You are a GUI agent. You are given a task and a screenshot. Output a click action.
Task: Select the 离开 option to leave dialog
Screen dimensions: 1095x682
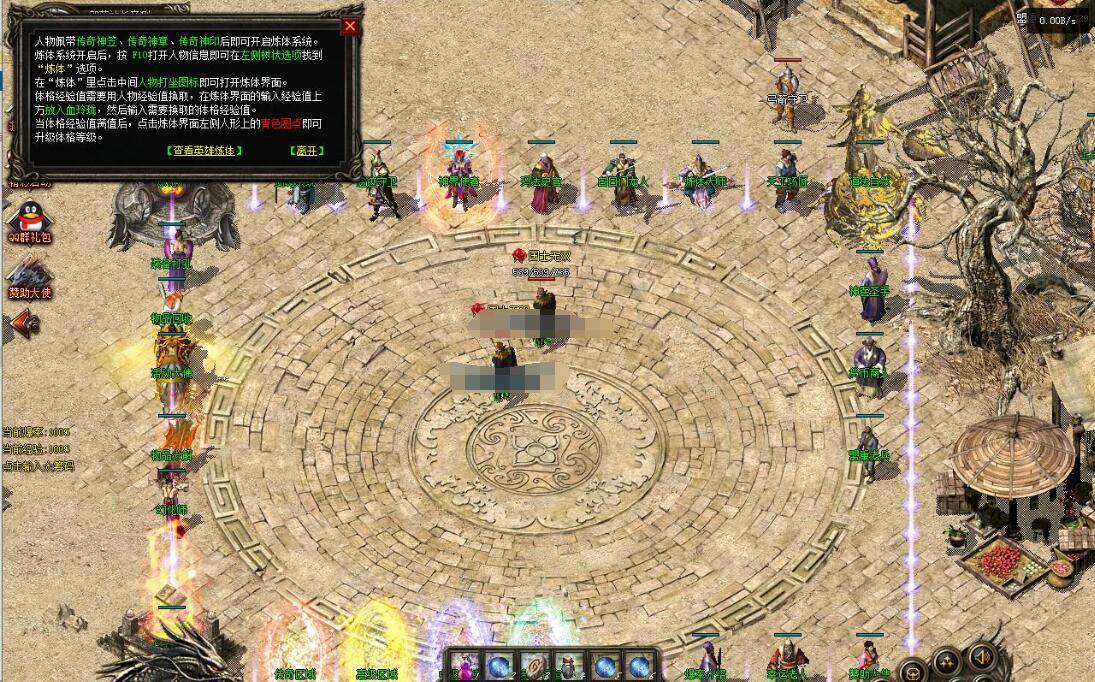[x=307, y=150]
